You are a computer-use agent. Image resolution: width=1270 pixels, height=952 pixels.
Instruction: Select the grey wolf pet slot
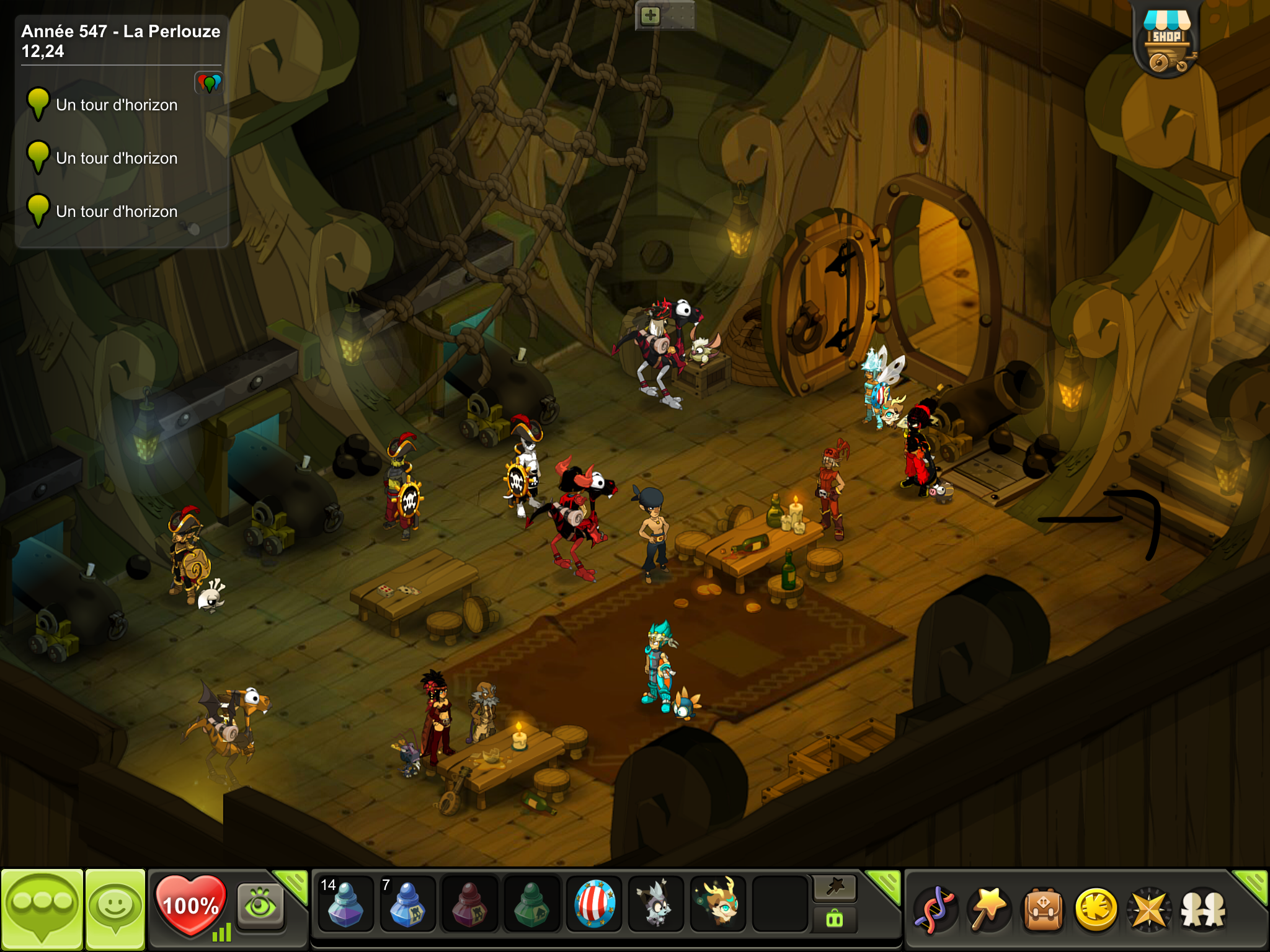pyautogui.click(x=655, y=905)
